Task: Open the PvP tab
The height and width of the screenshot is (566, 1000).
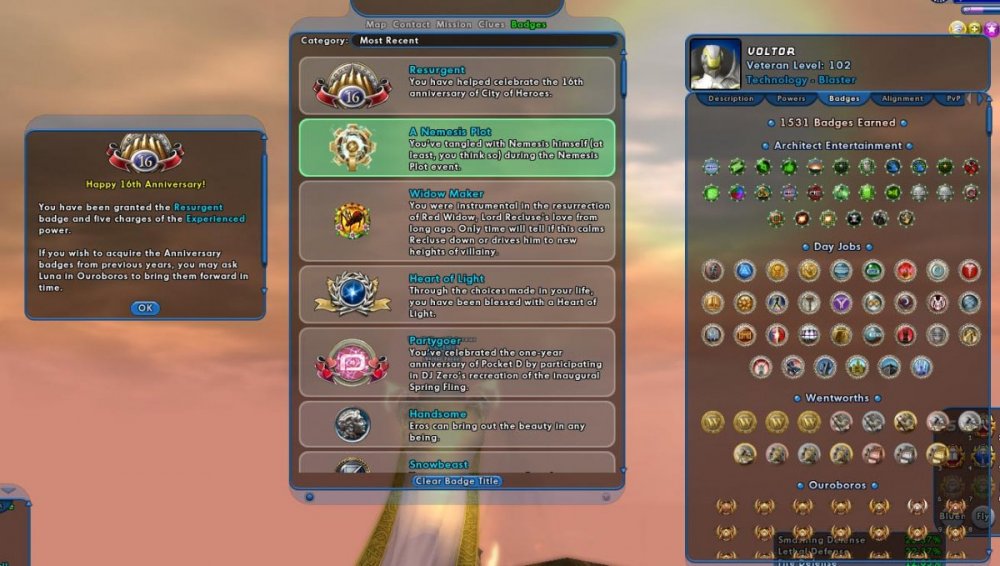Action: click(953, 99)
